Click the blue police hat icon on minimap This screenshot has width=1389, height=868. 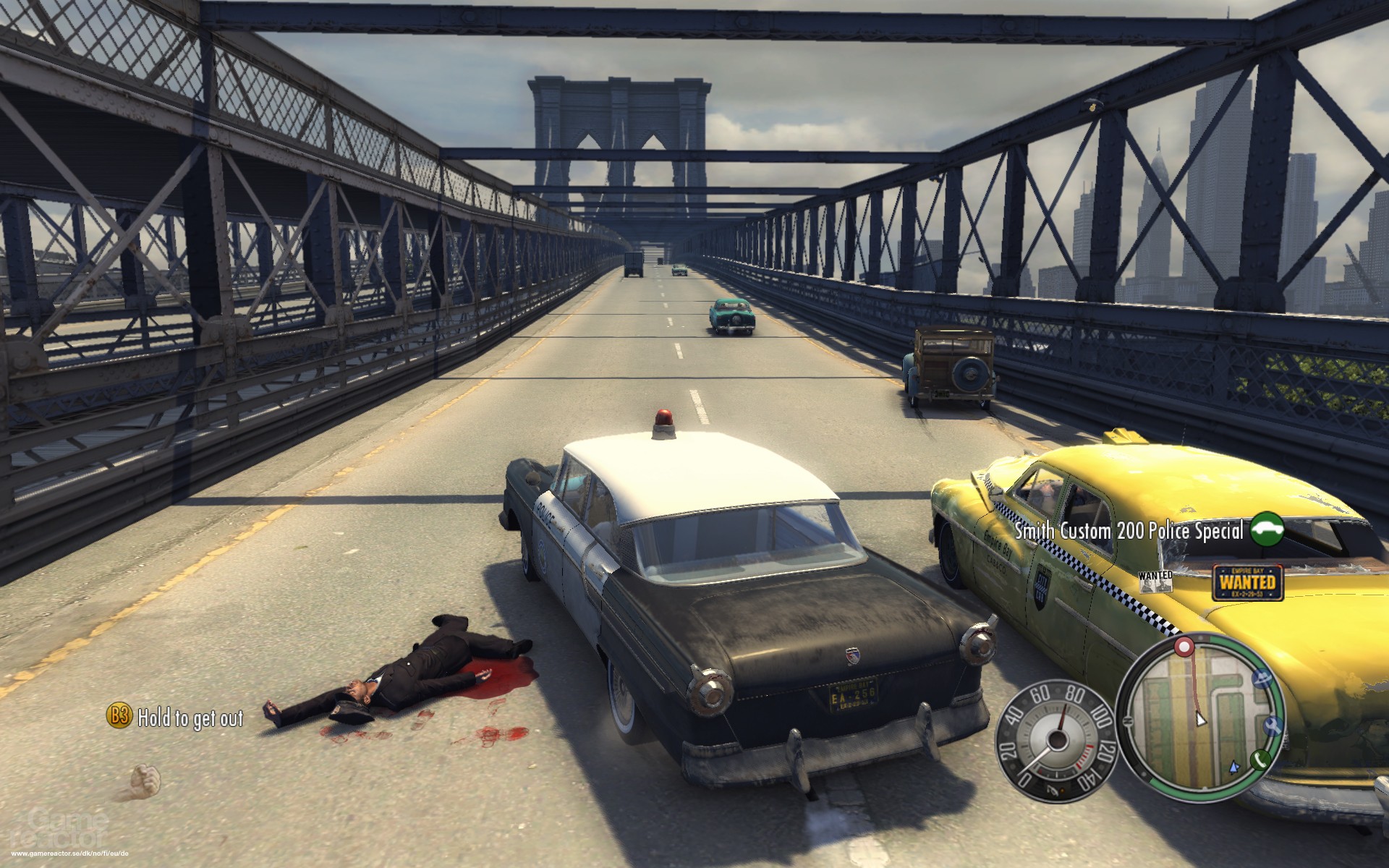pyautogui.click(x=1262, y=678)
